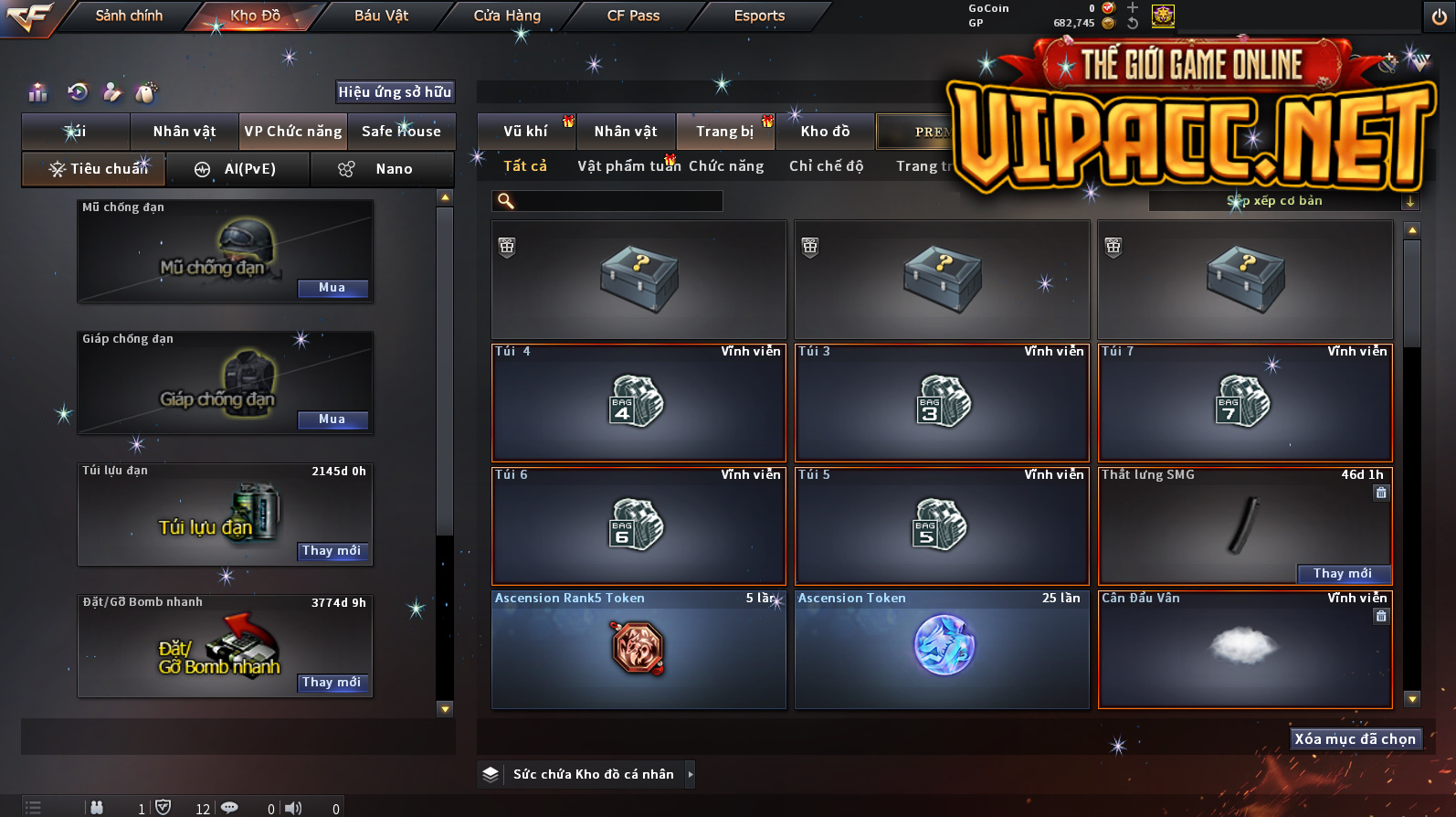Pick the Cân Đẩu Vân cloud item
Image resolution: width=1456 pixels, height=817 pixels.
[x=1244, y=649]
